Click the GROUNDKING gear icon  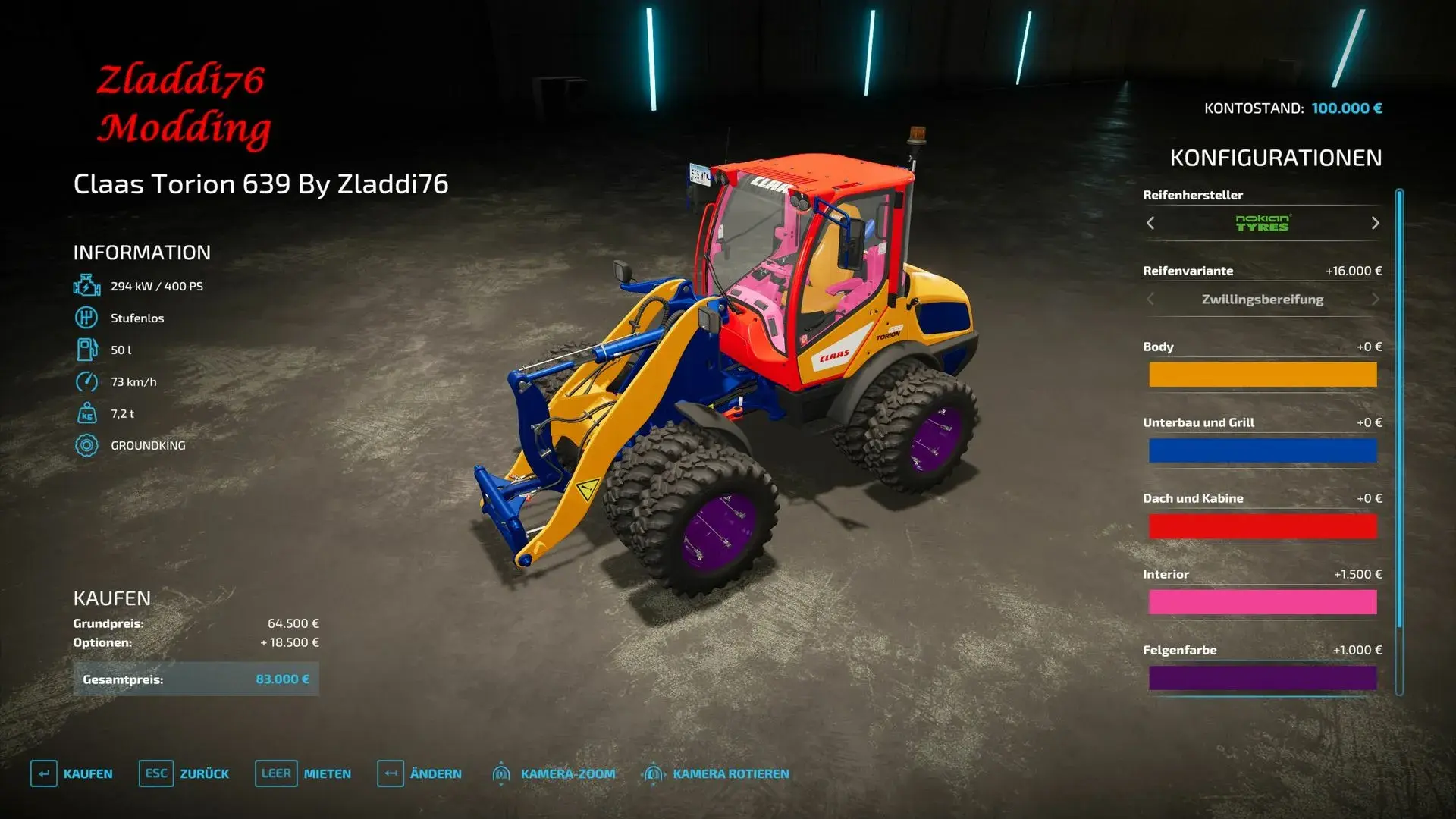(x=86, y=445)
